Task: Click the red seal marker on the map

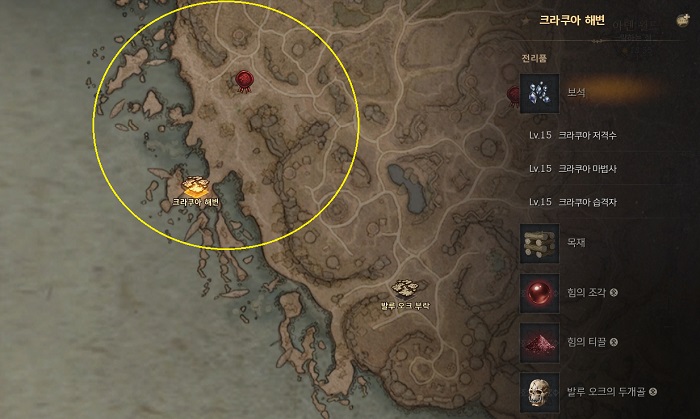Action: coord(243,79)
